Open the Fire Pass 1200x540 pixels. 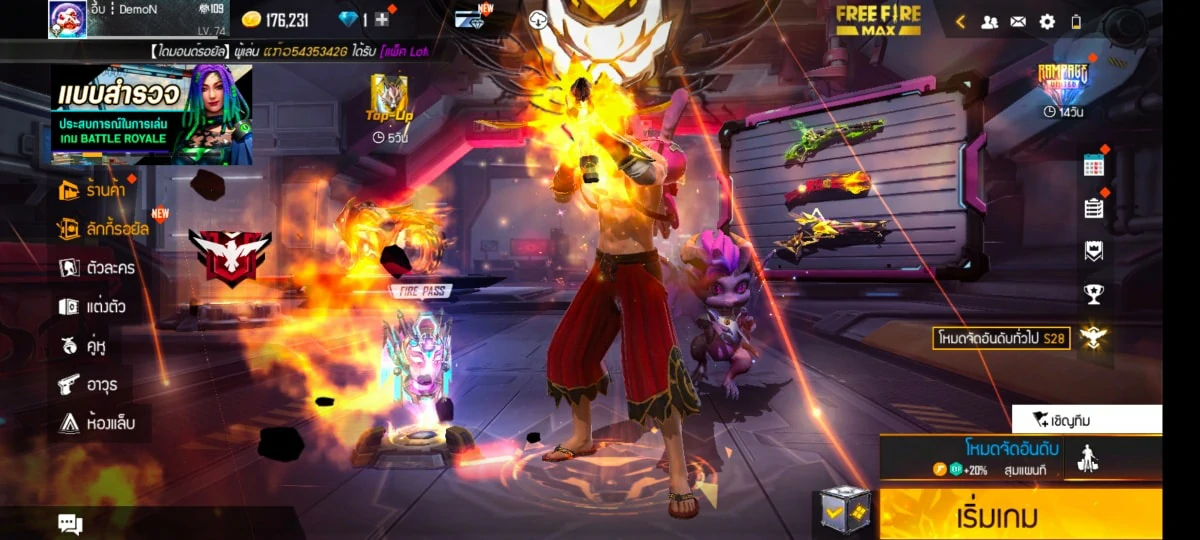[x=420, y=350]
